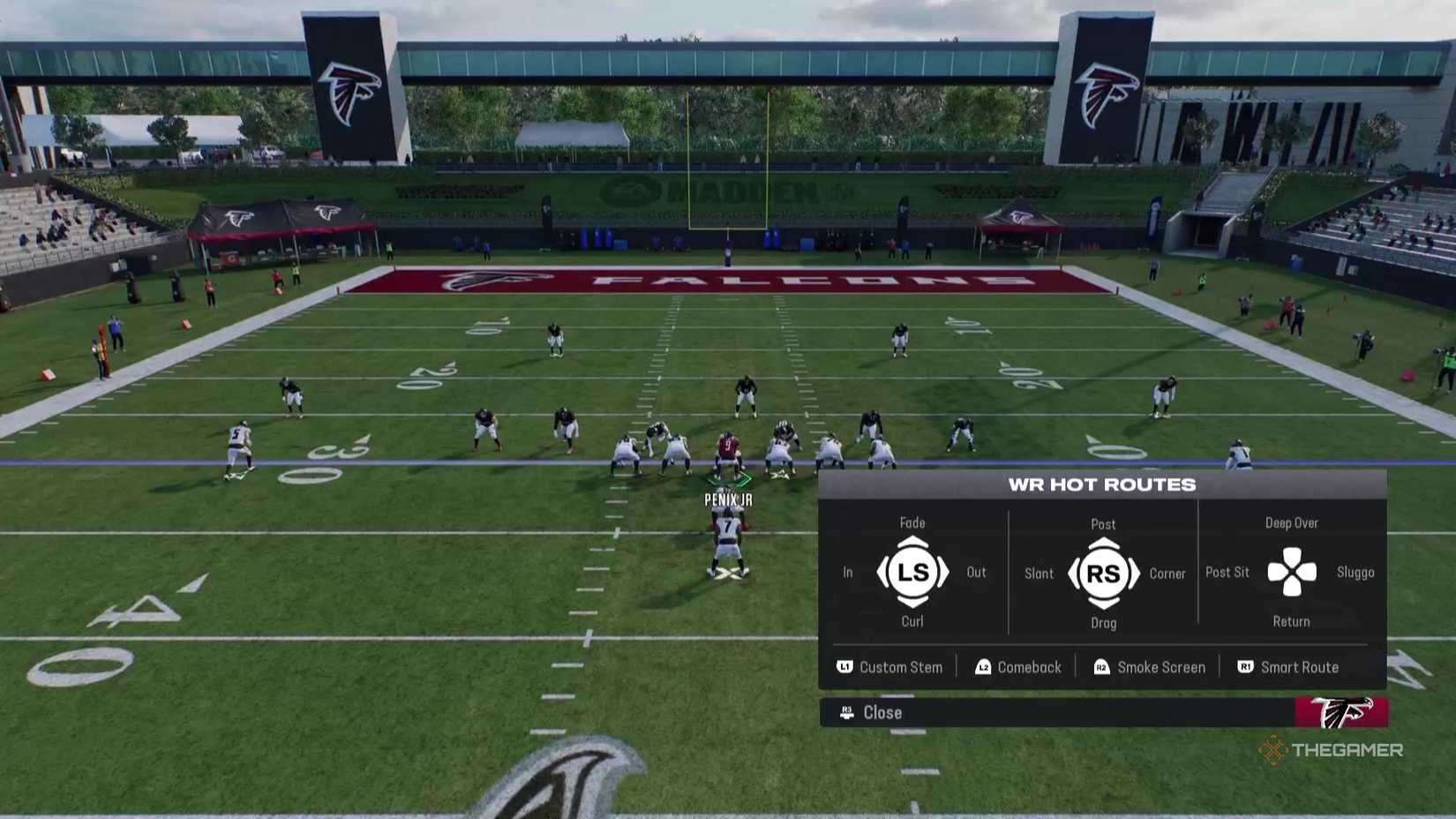Click the WR Hot Routes title bar

tap(1103, 484)
